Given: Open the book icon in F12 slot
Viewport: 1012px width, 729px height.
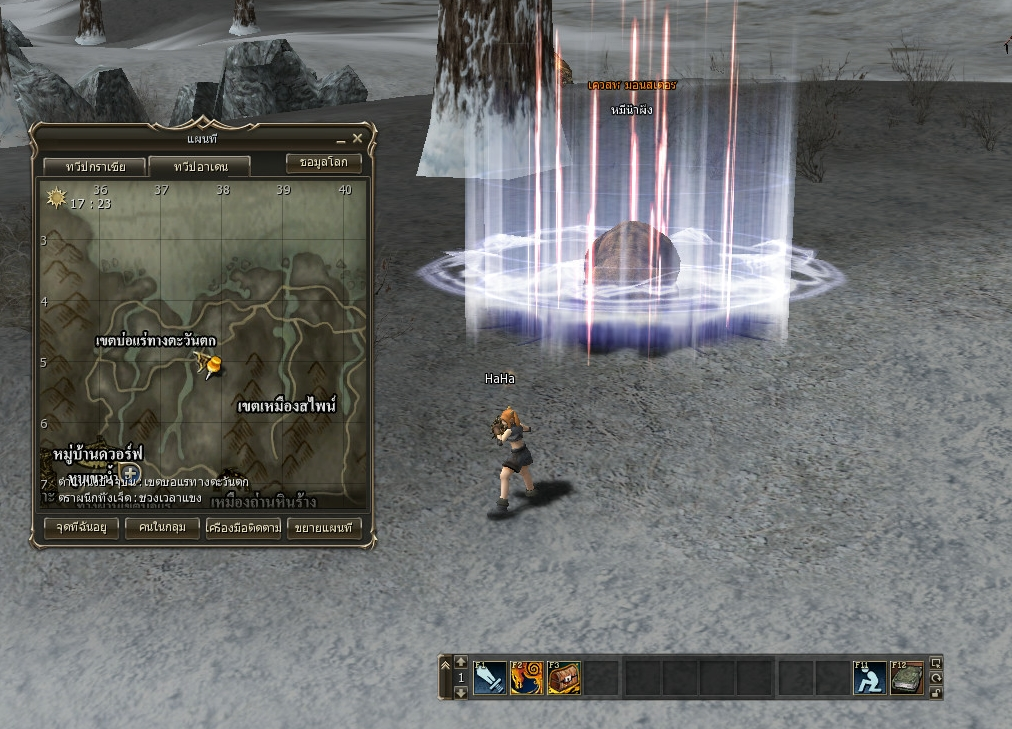Looking at the screenshot, I should point(907,678).
